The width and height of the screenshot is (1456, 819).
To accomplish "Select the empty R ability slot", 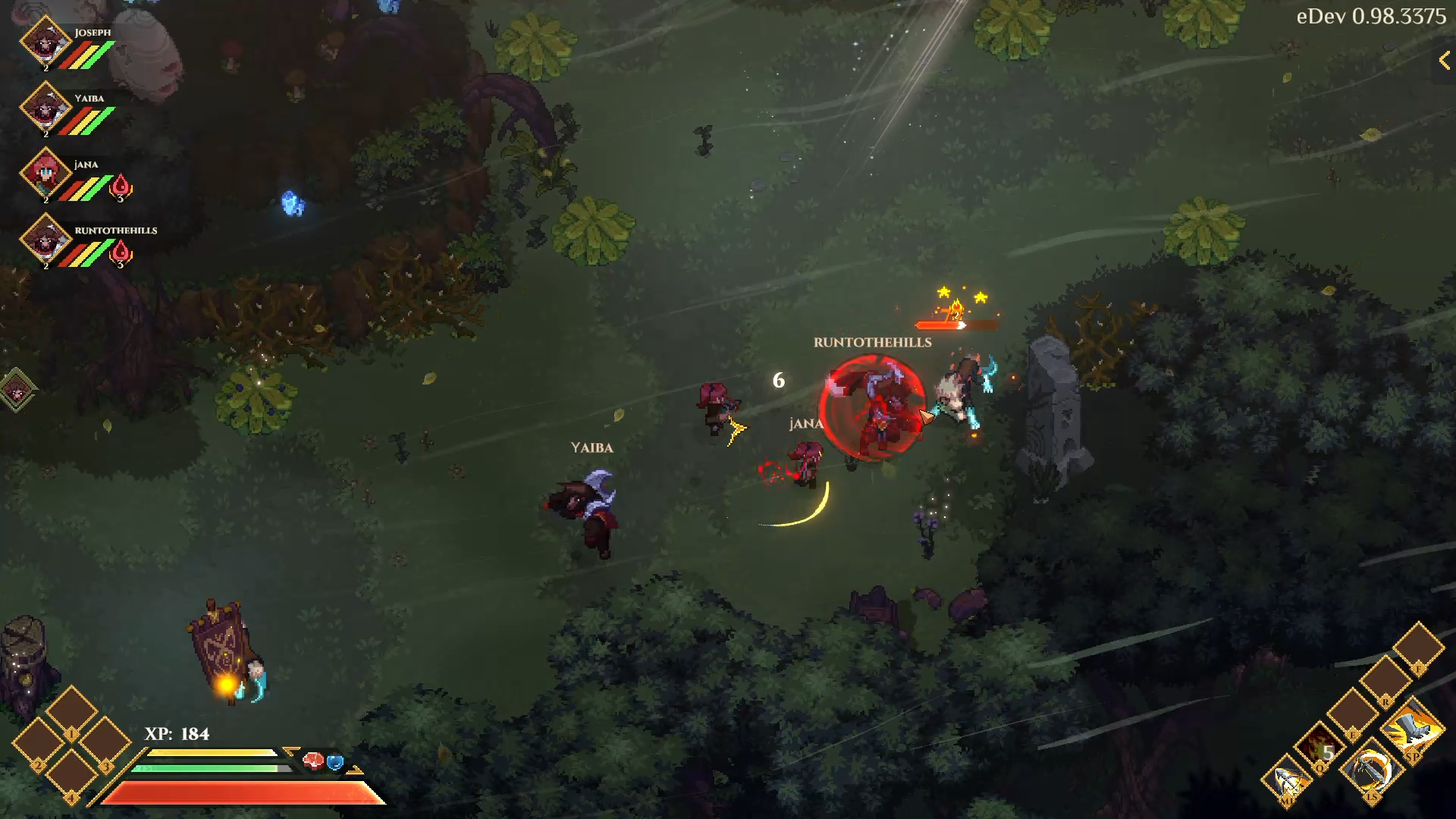I will click(x=1385, y=680).
